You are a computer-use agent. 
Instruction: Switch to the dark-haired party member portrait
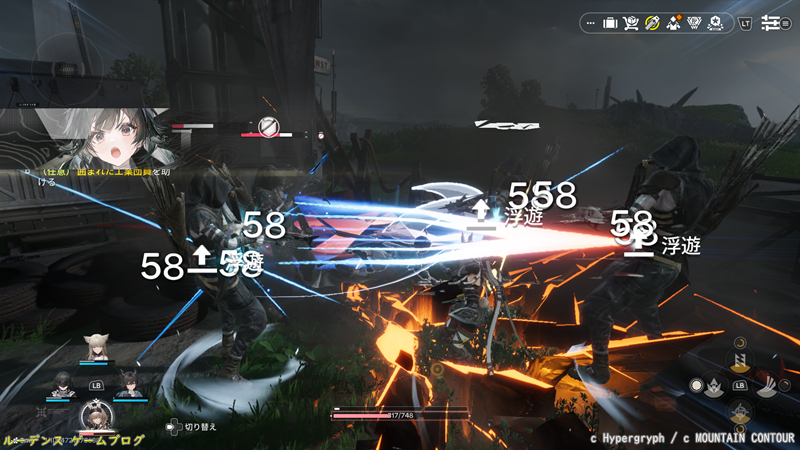coord(63,382)
